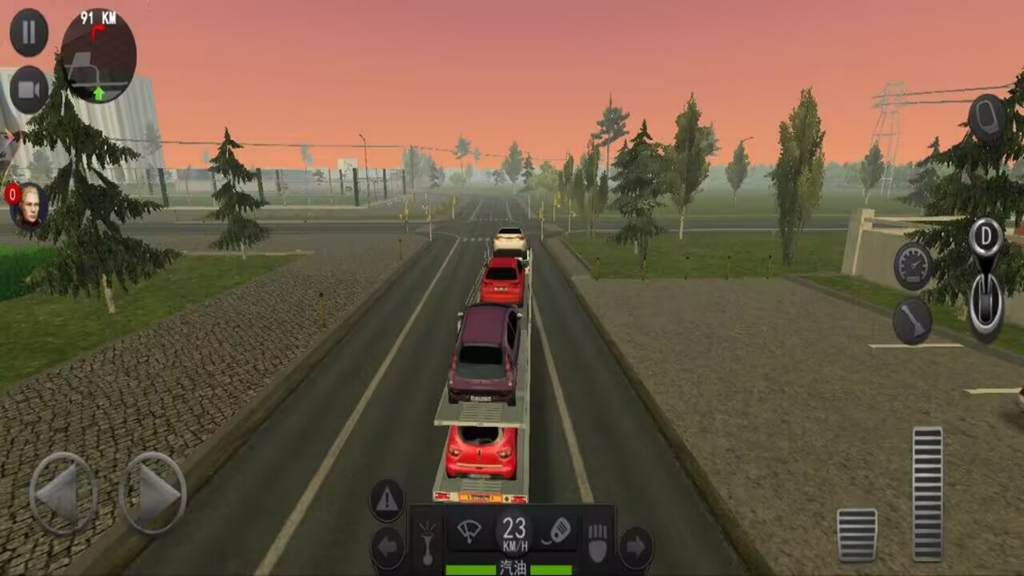Activate the right turn signal

636,548
